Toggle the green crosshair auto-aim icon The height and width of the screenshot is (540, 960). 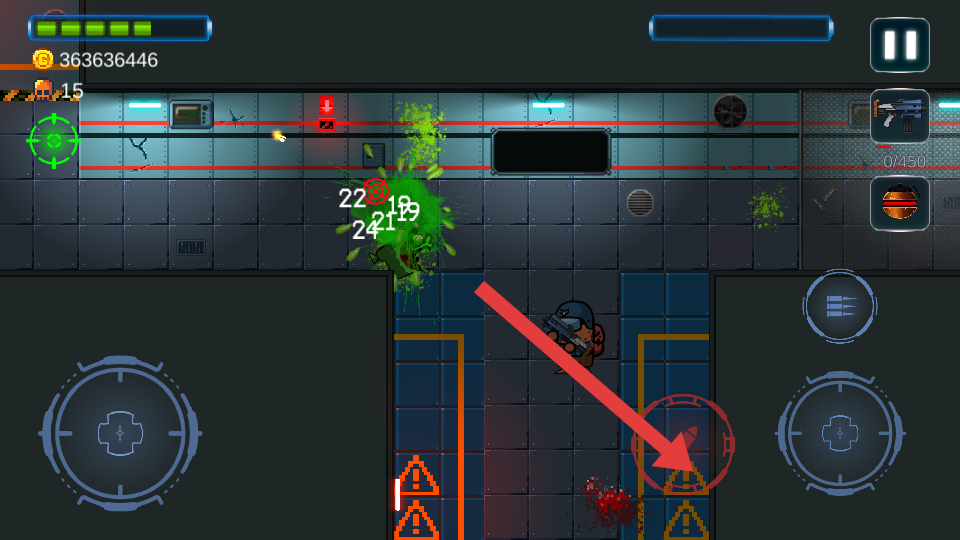[54, 140]
